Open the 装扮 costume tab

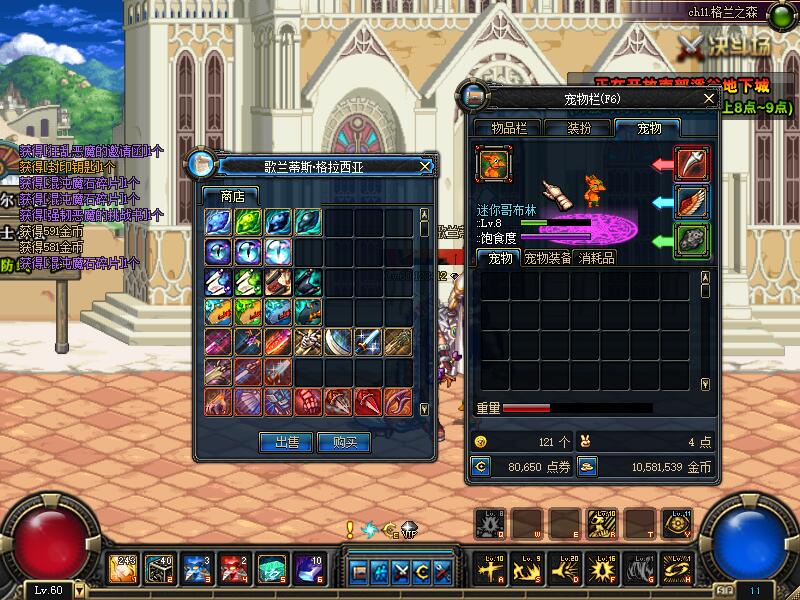coord(579,128)
